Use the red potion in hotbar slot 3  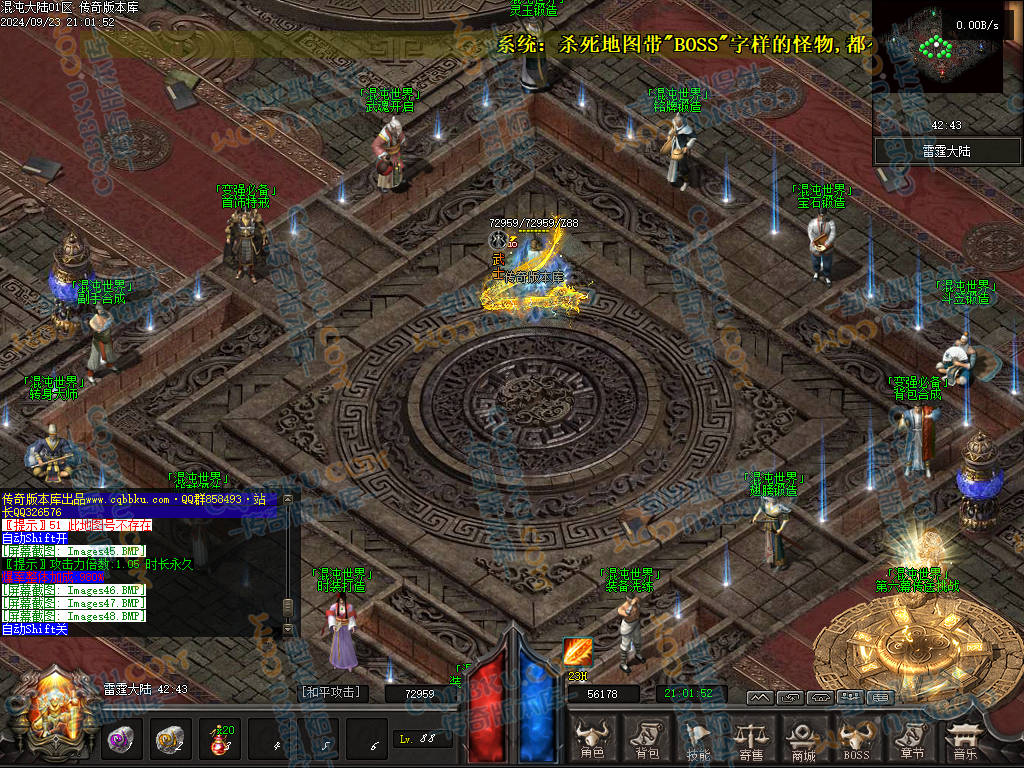pos(218,740)
